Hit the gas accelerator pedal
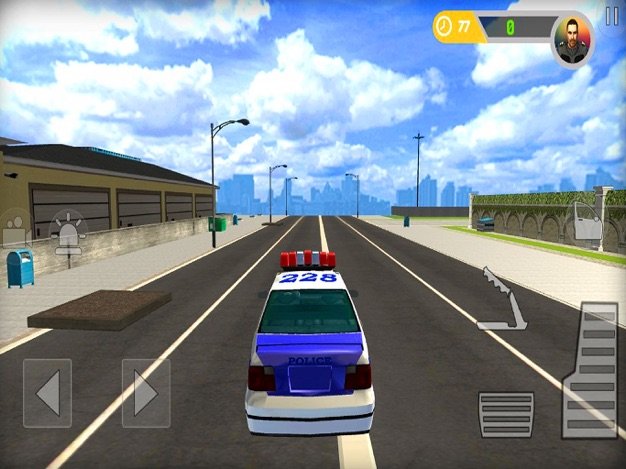 pos(590,368)
